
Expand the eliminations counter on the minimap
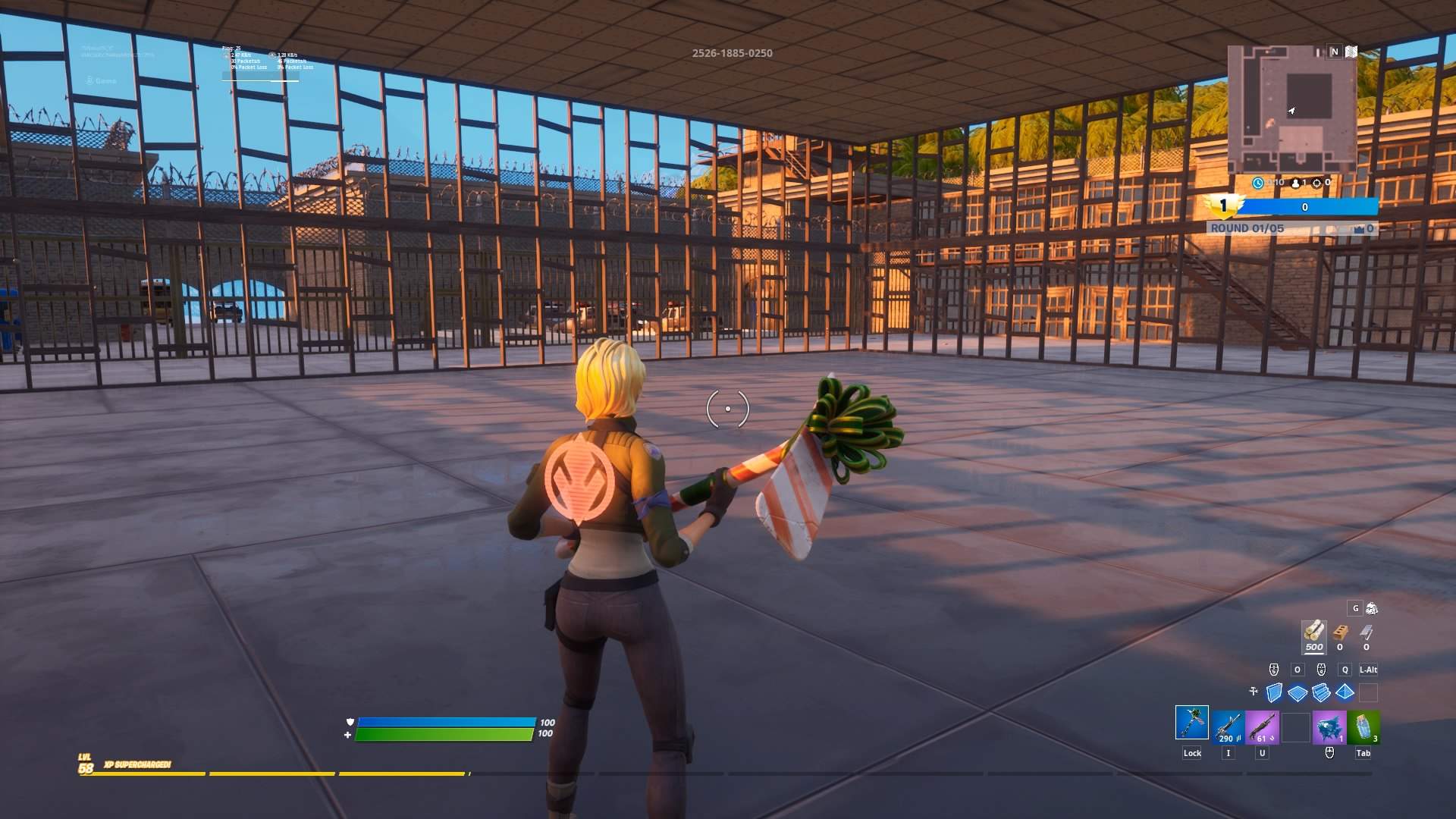1316,183
